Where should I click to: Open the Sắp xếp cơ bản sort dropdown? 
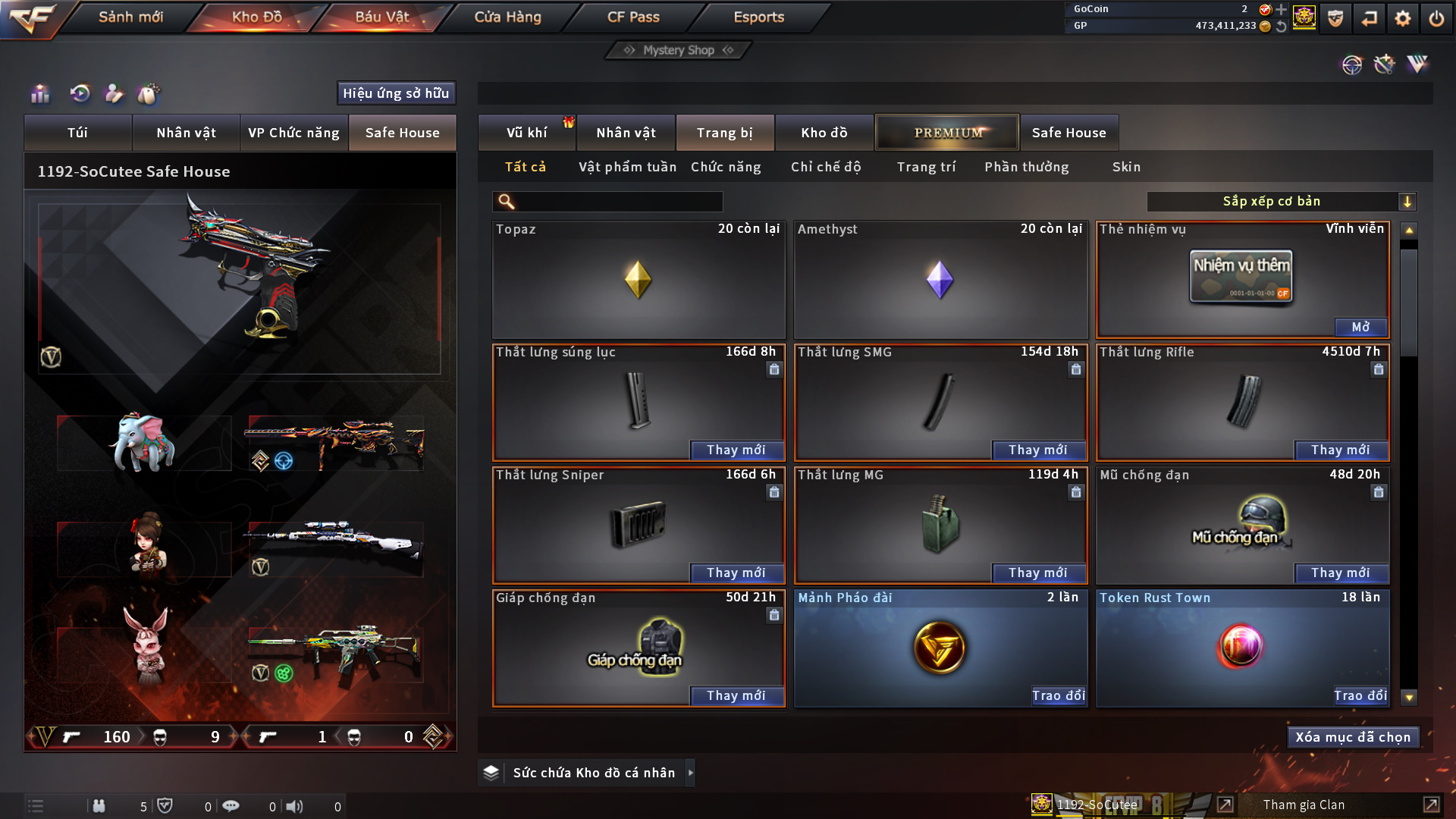pos(1281,202)
